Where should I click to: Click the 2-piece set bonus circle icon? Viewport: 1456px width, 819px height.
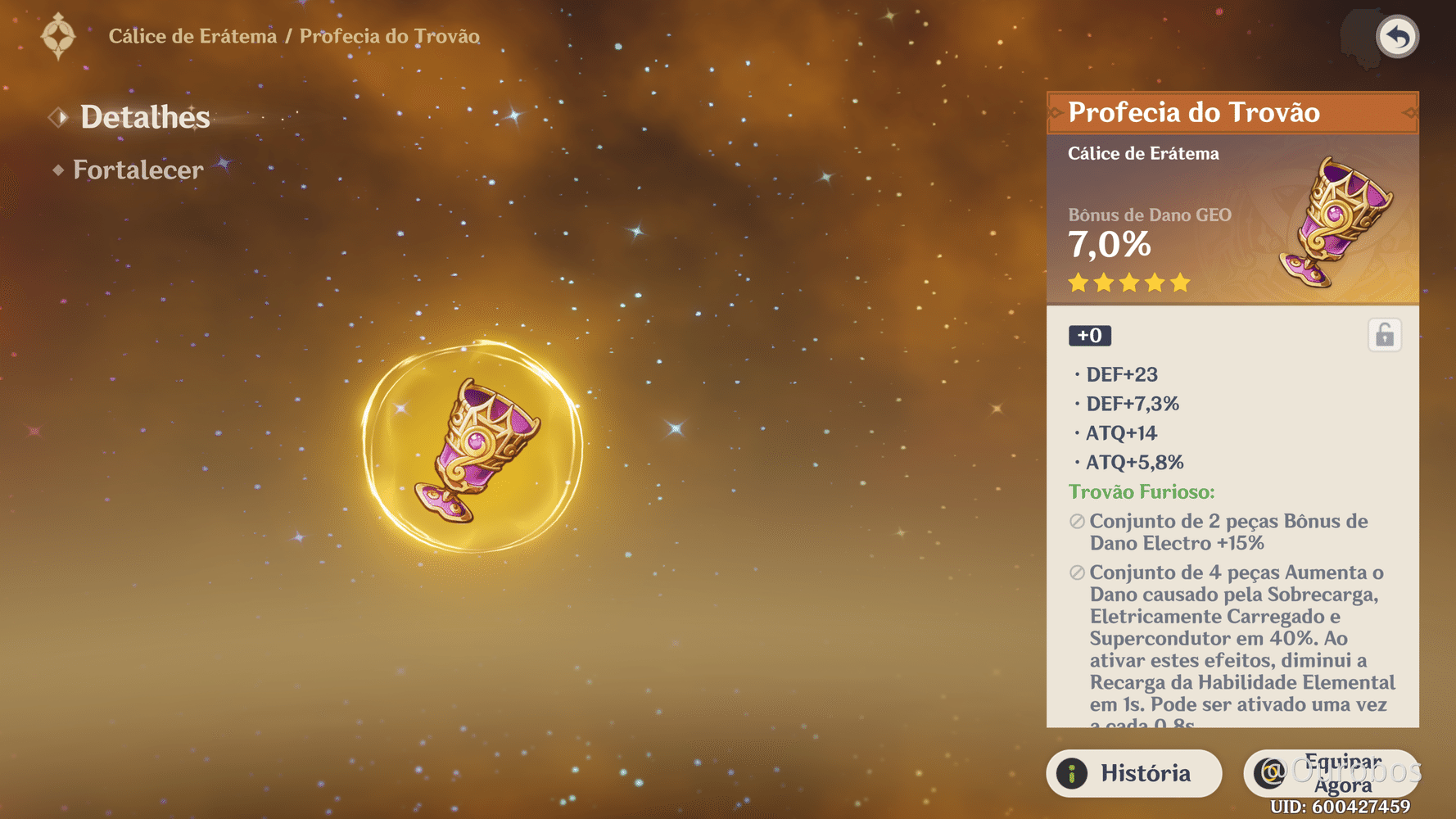(x=1075, y=519)
